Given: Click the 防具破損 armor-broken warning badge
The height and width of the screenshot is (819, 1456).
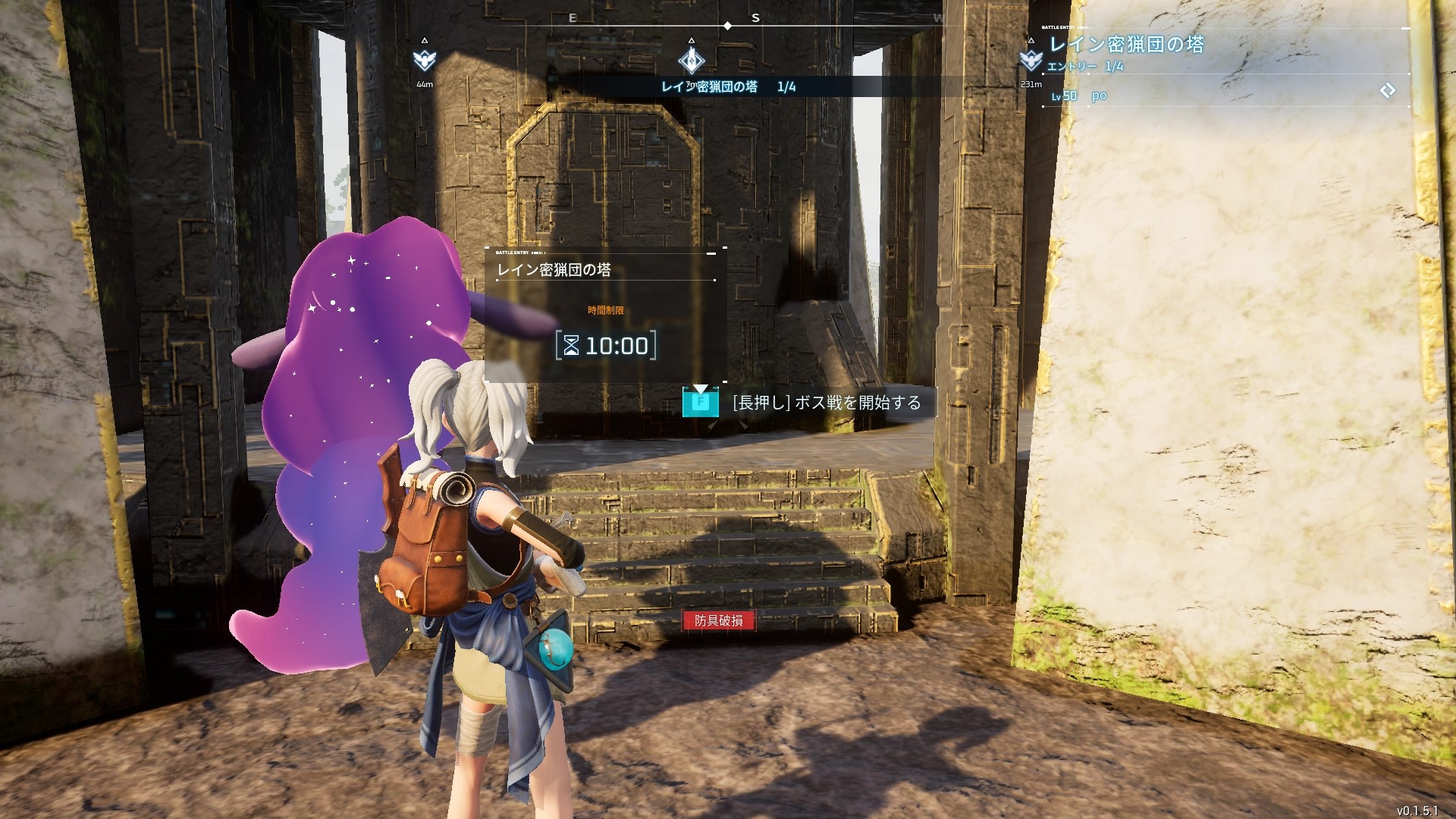Looking at the screenshot, I should pyautogui.click(x=718, y=620).
